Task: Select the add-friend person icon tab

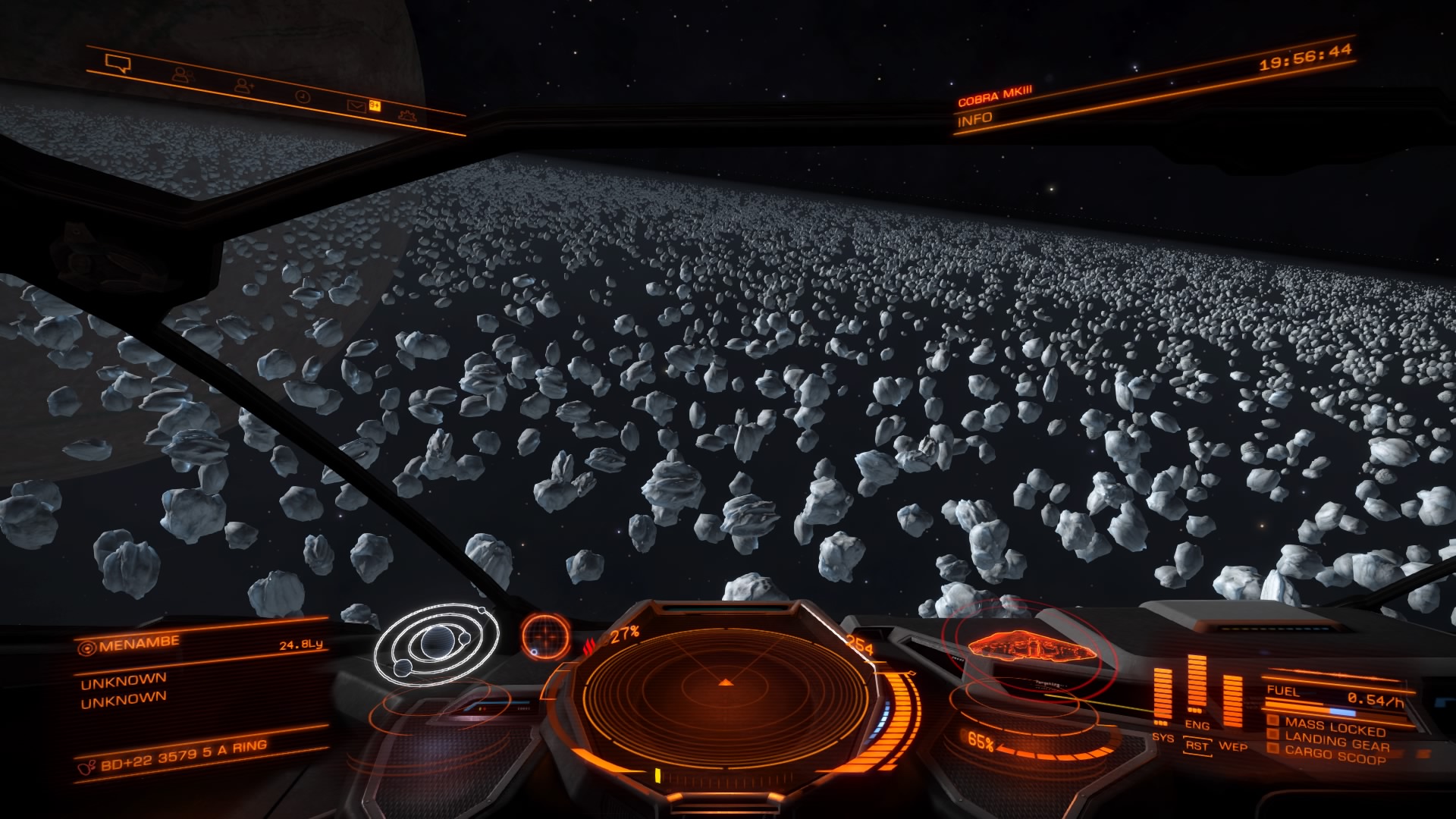Action: pos(244,86)
